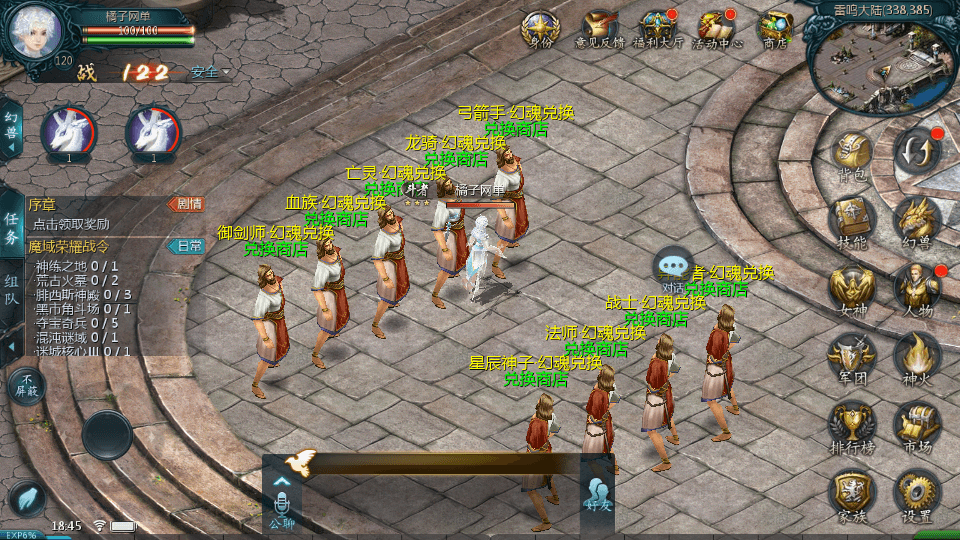Open the 军团 legion menu
960x540 pixels.
tap(852, 356)
